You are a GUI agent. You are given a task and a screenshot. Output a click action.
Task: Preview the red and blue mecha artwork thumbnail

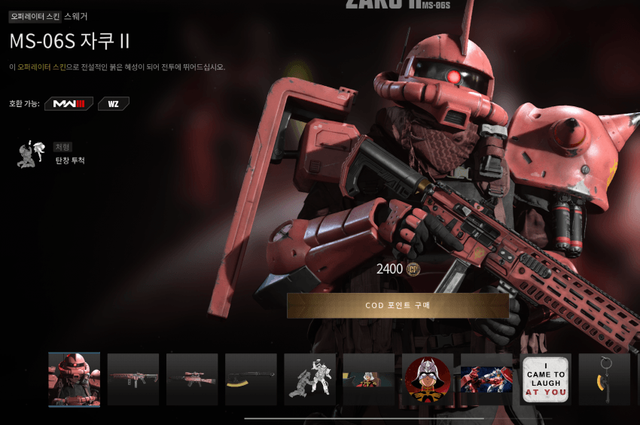[x=486, y=379]
